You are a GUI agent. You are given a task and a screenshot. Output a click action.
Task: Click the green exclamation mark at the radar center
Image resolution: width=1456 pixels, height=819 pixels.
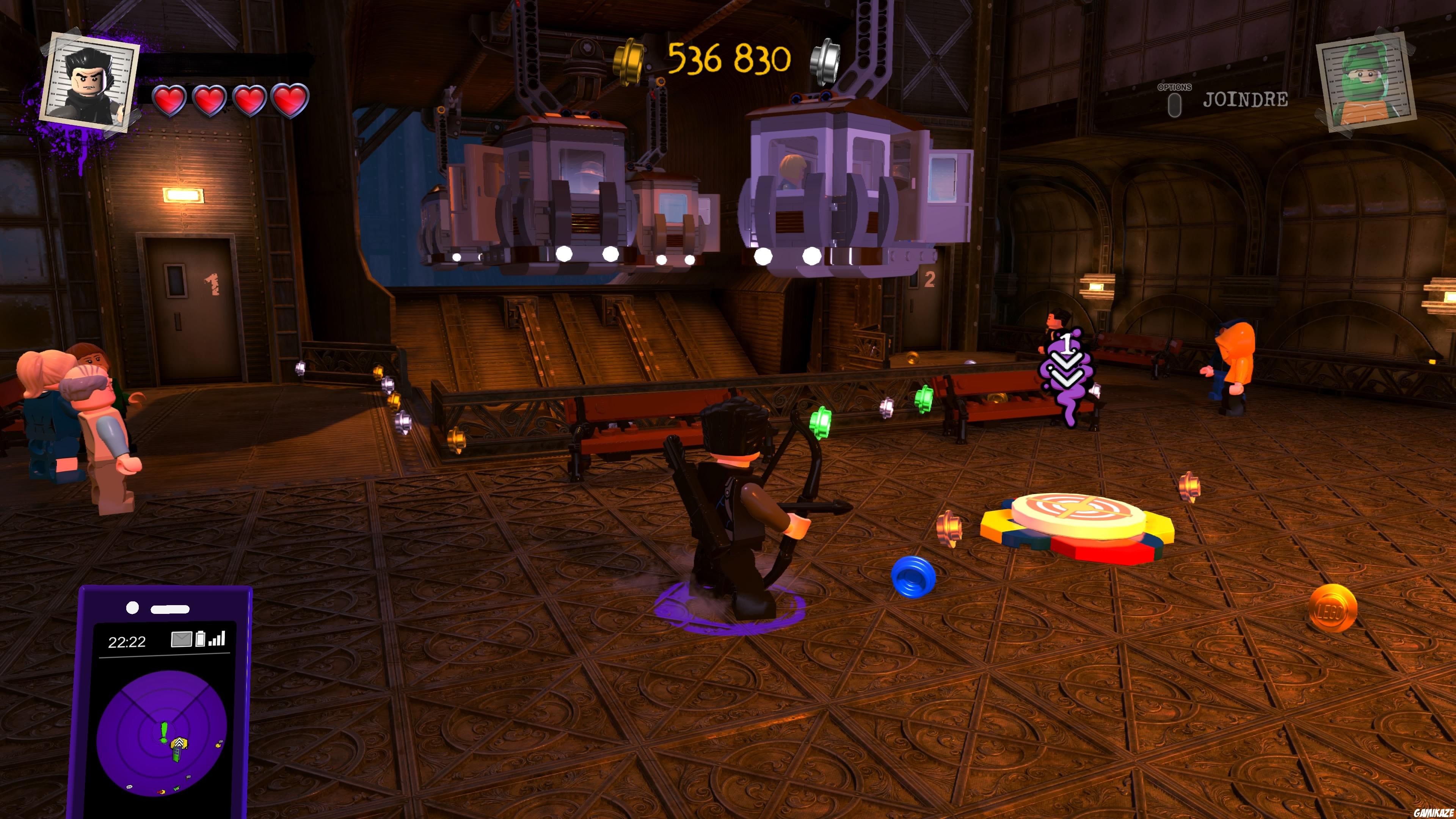[164, 731]
